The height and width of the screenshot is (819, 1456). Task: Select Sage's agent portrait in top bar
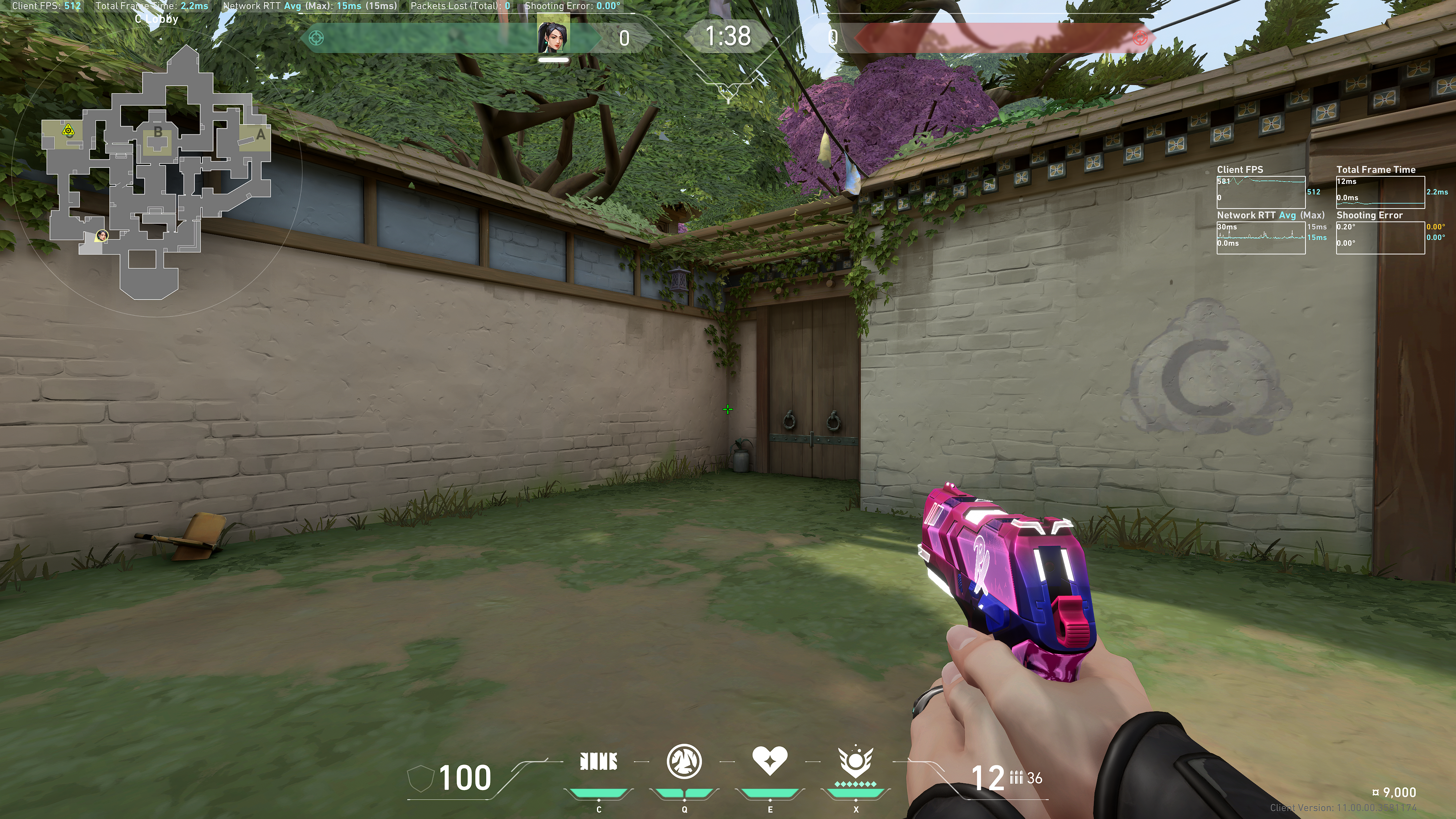point(553,37)
